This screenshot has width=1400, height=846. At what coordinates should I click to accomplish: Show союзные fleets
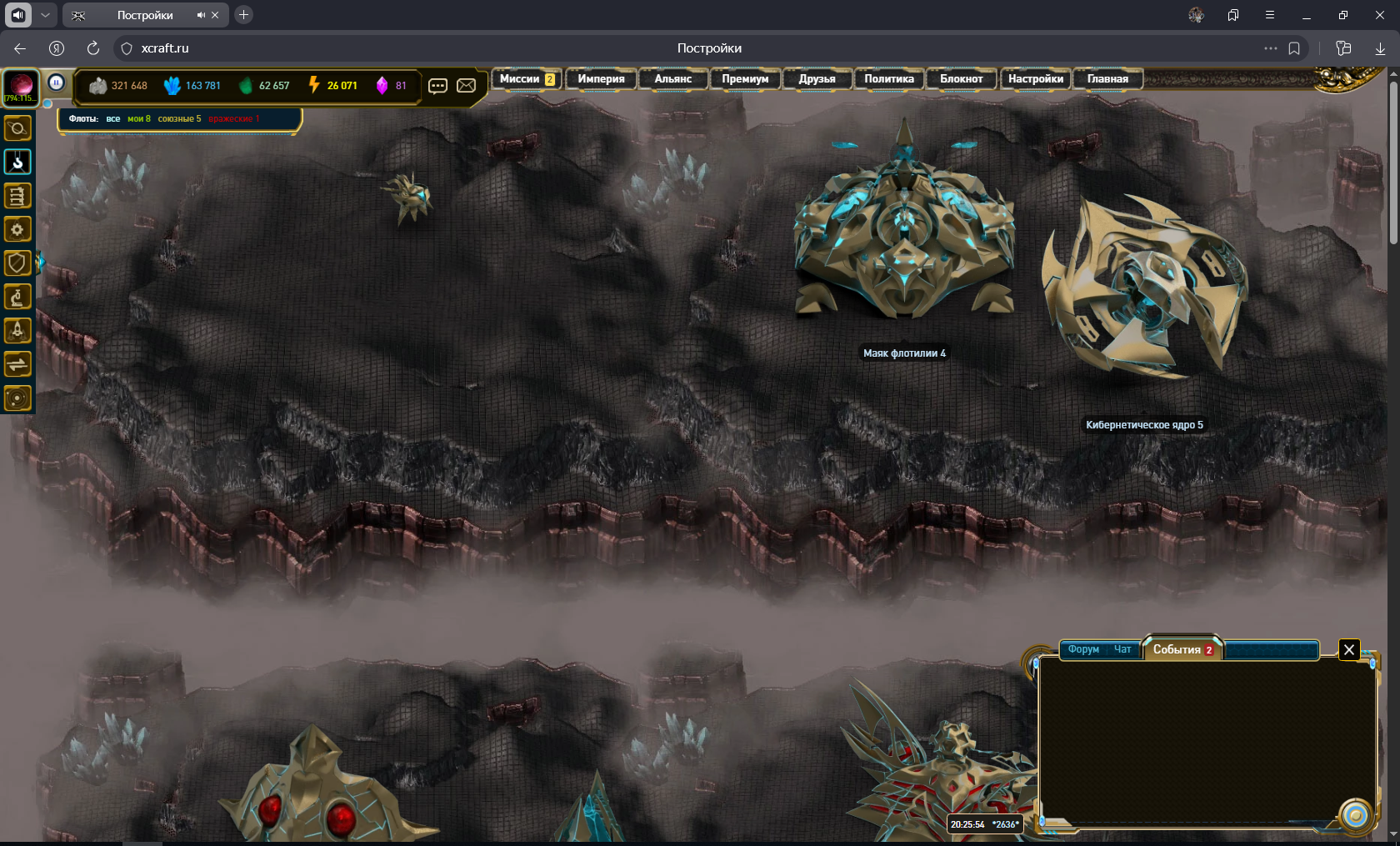[x=179, y=119]
